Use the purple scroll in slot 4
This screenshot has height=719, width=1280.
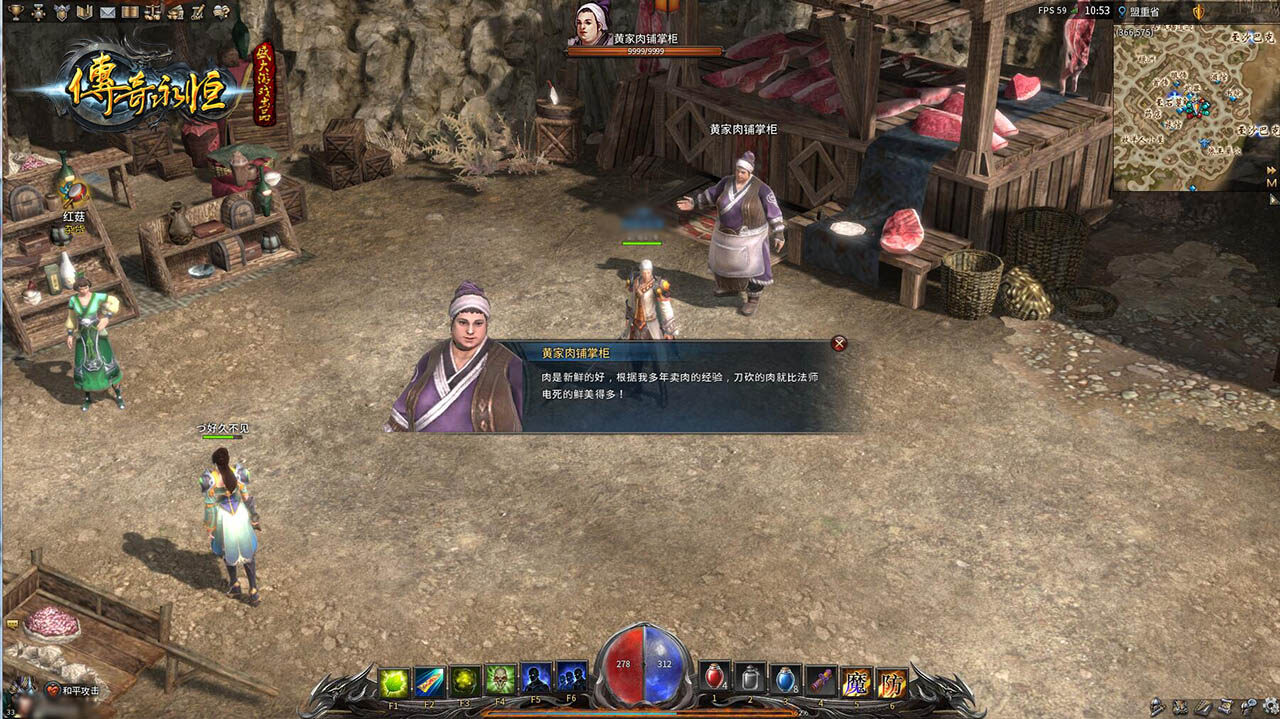(821, 680)
